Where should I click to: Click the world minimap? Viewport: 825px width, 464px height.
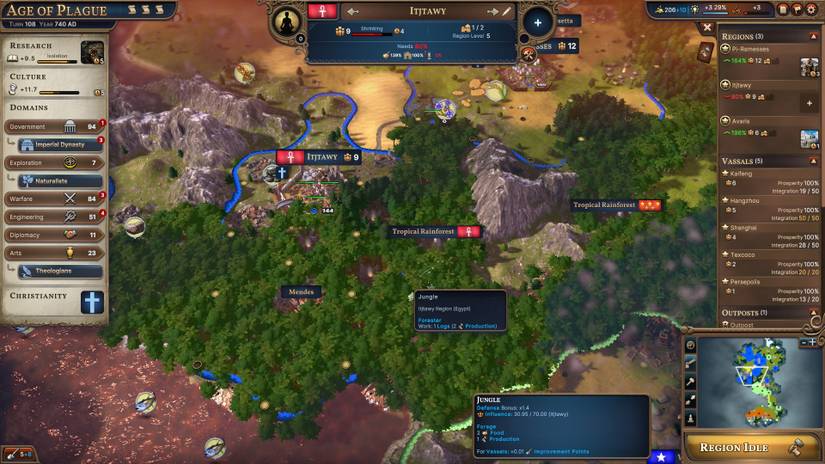pyautogui.click(x=760, y=379)
